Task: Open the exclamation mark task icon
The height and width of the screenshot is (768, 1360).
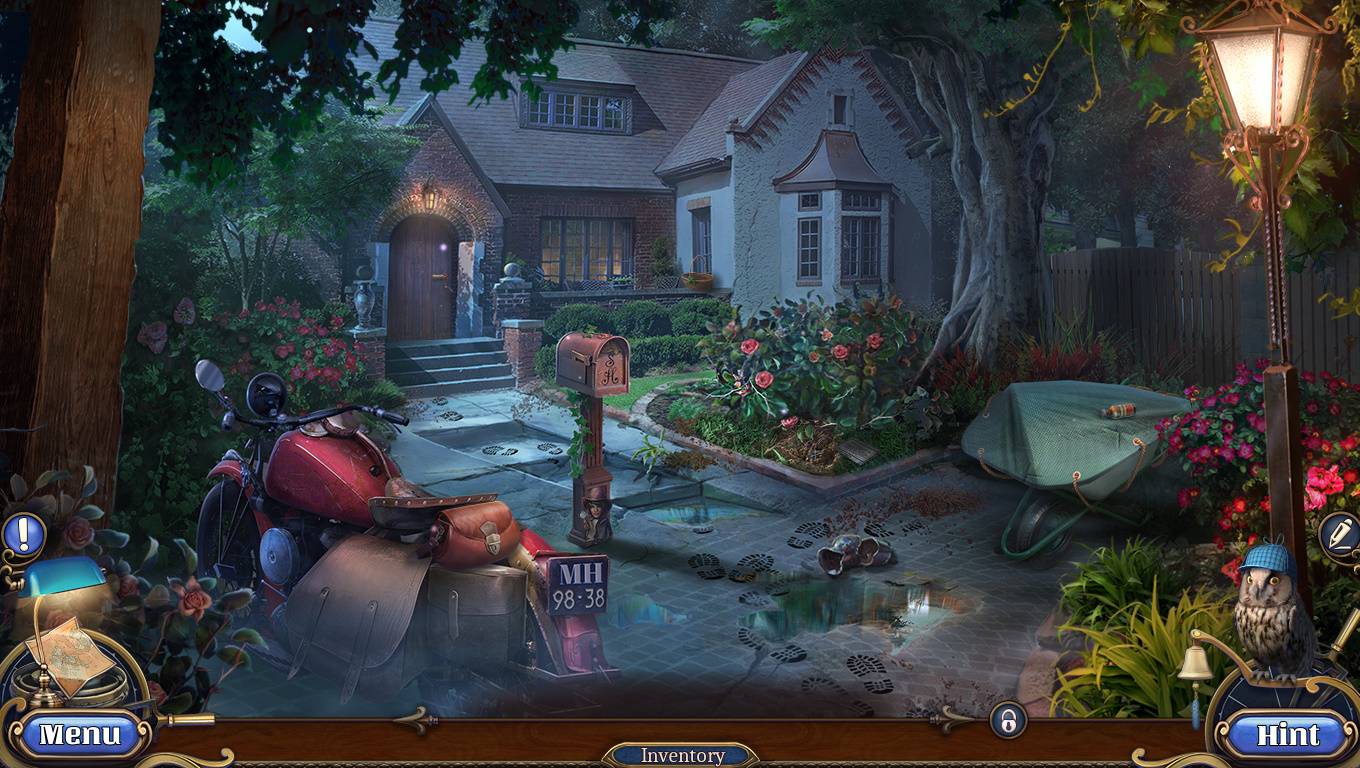Action: (23, 534)
